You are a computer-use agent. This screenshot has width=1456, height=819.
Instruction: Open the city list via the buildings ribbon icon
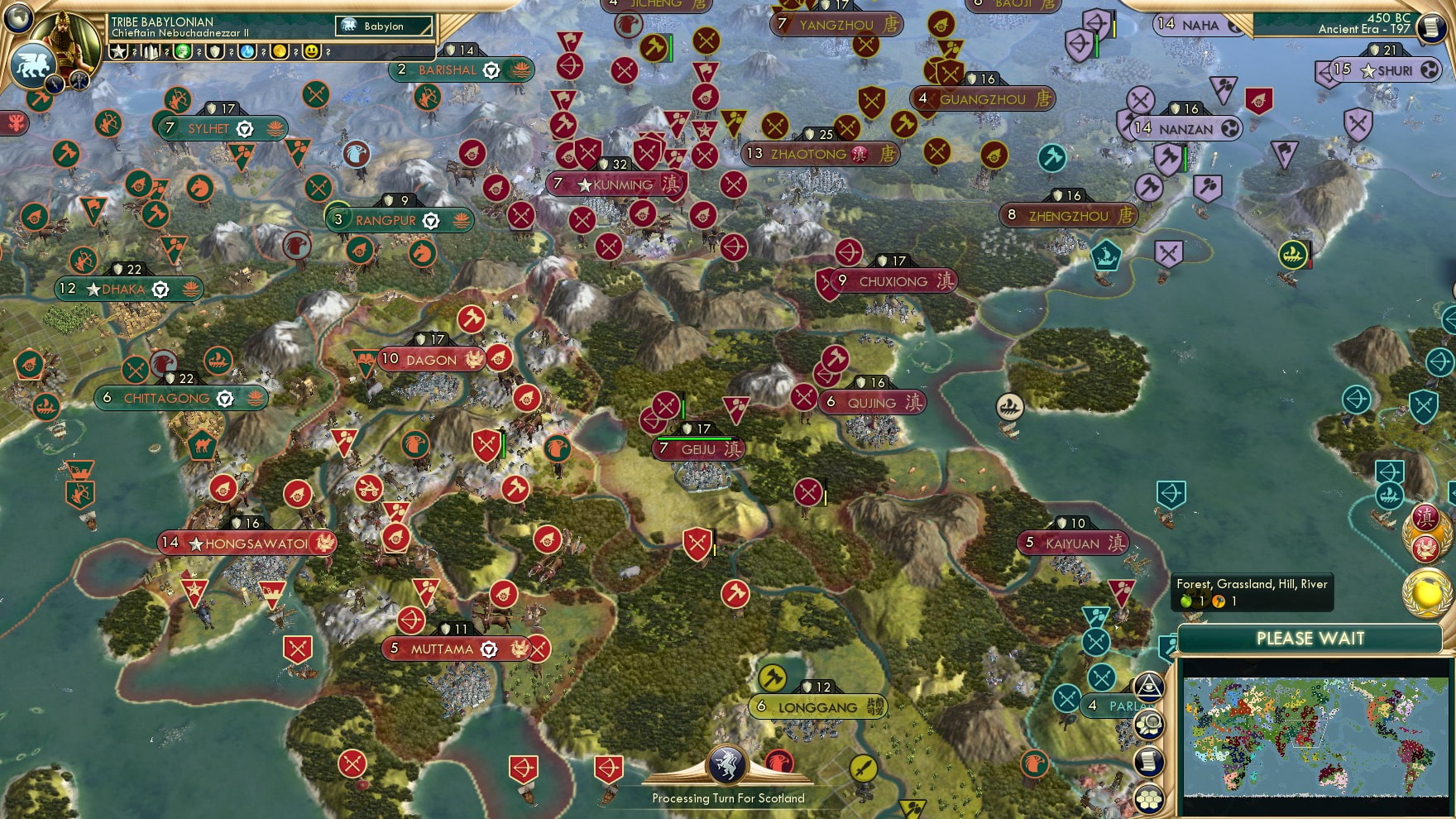(151, 51)
